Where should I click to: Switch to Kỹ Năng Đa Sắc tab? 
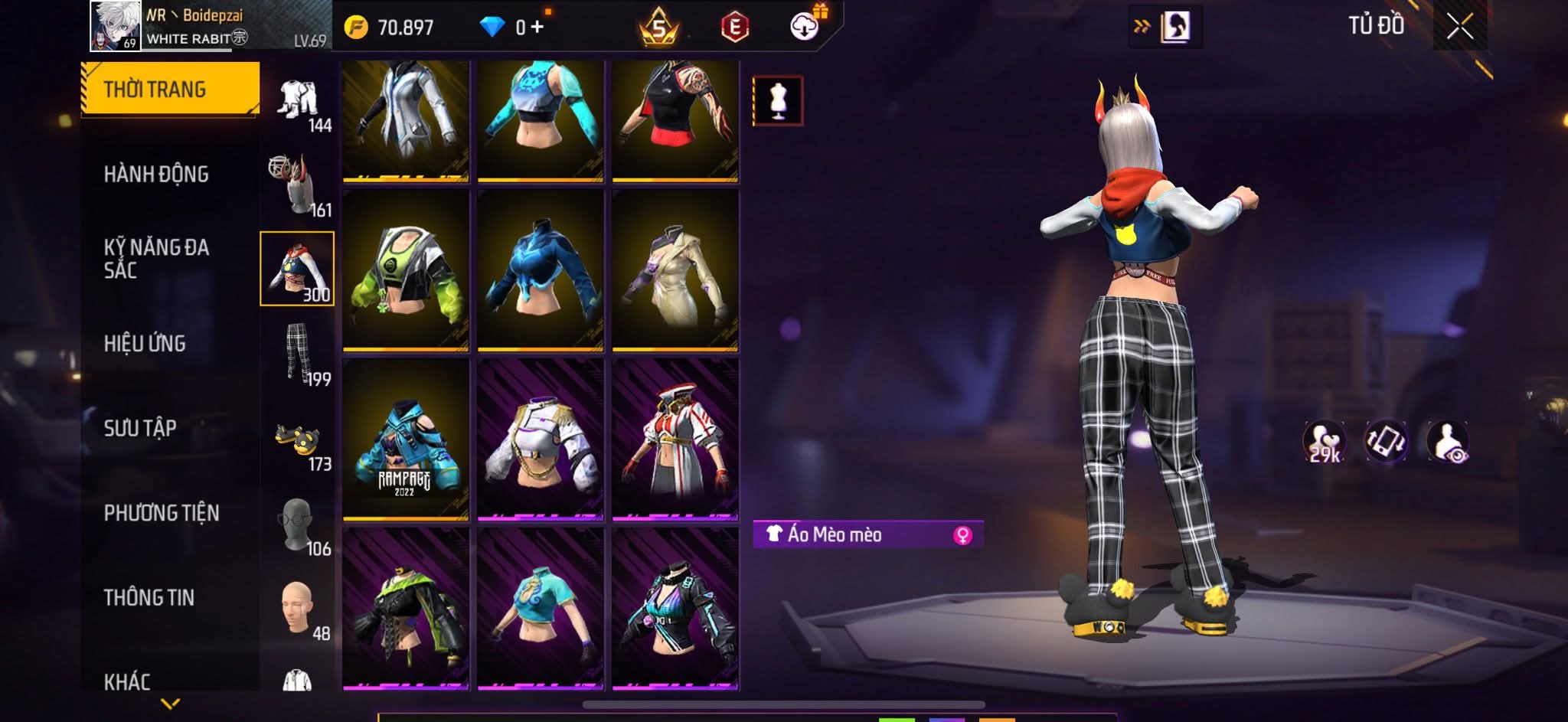tap(156, 258)
